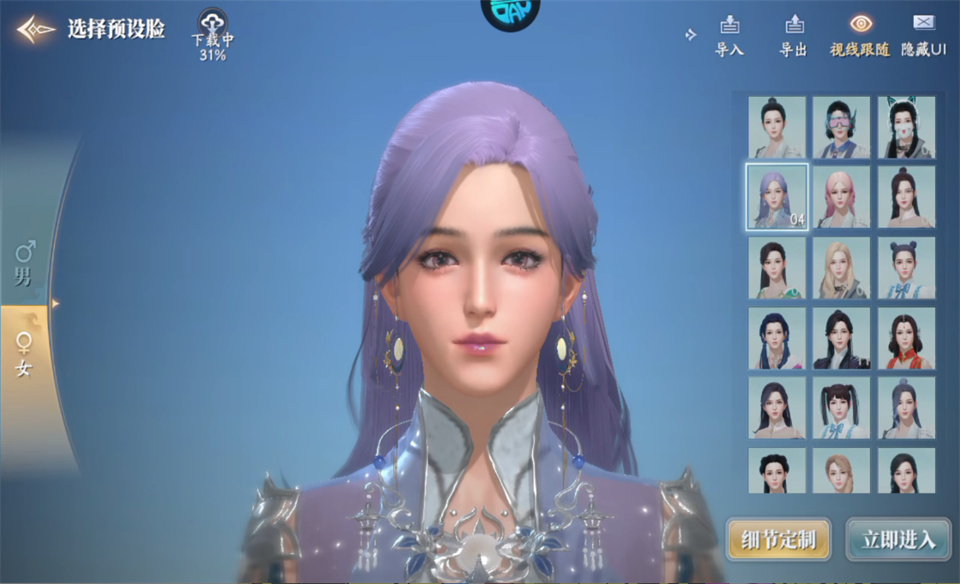The width and height of the screenshot is (960, 584).
Task: Hide the UI with 隐藏UI
Action: click(923, 34)
